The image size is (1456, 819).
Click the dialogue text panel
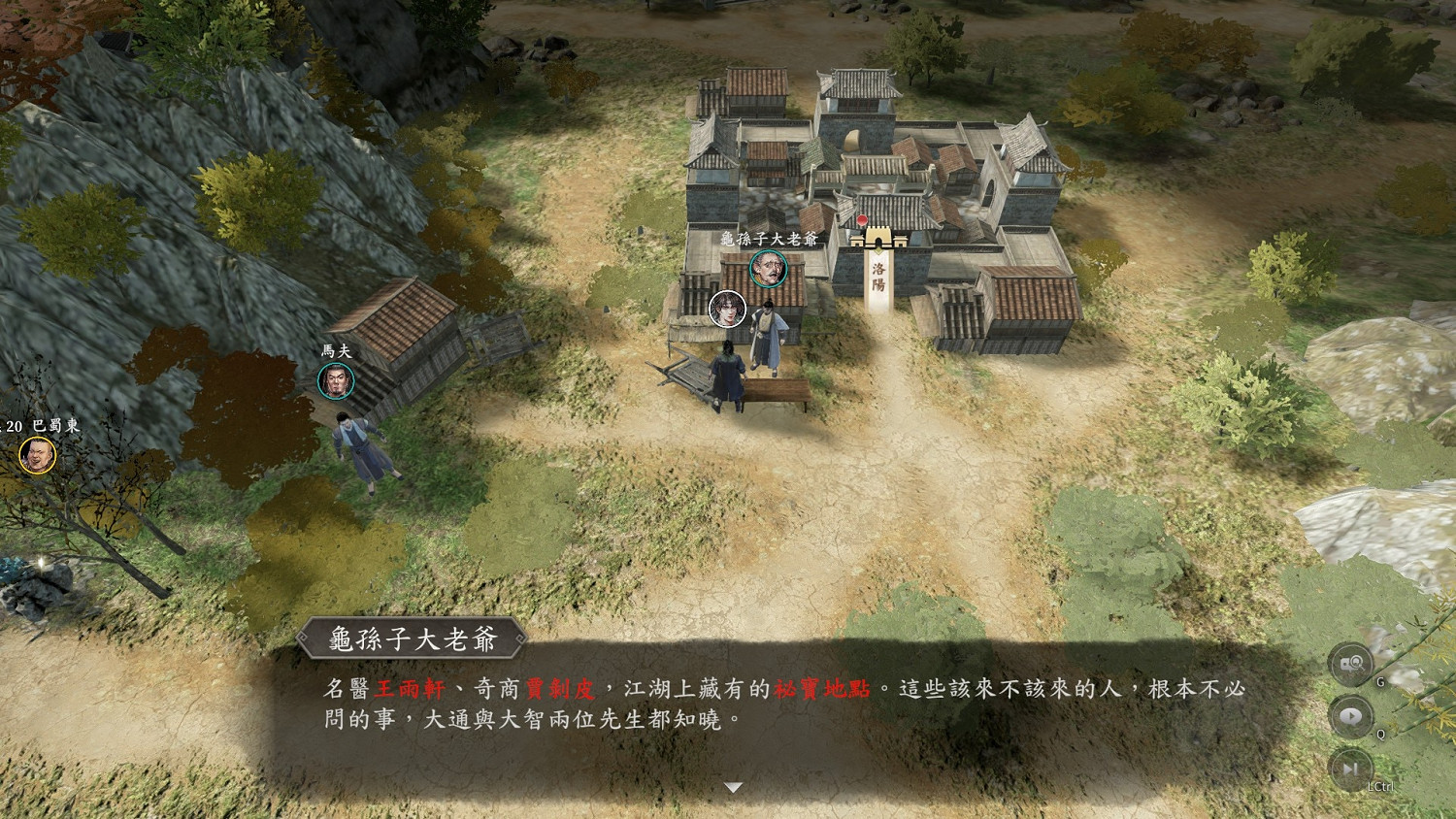728,704
